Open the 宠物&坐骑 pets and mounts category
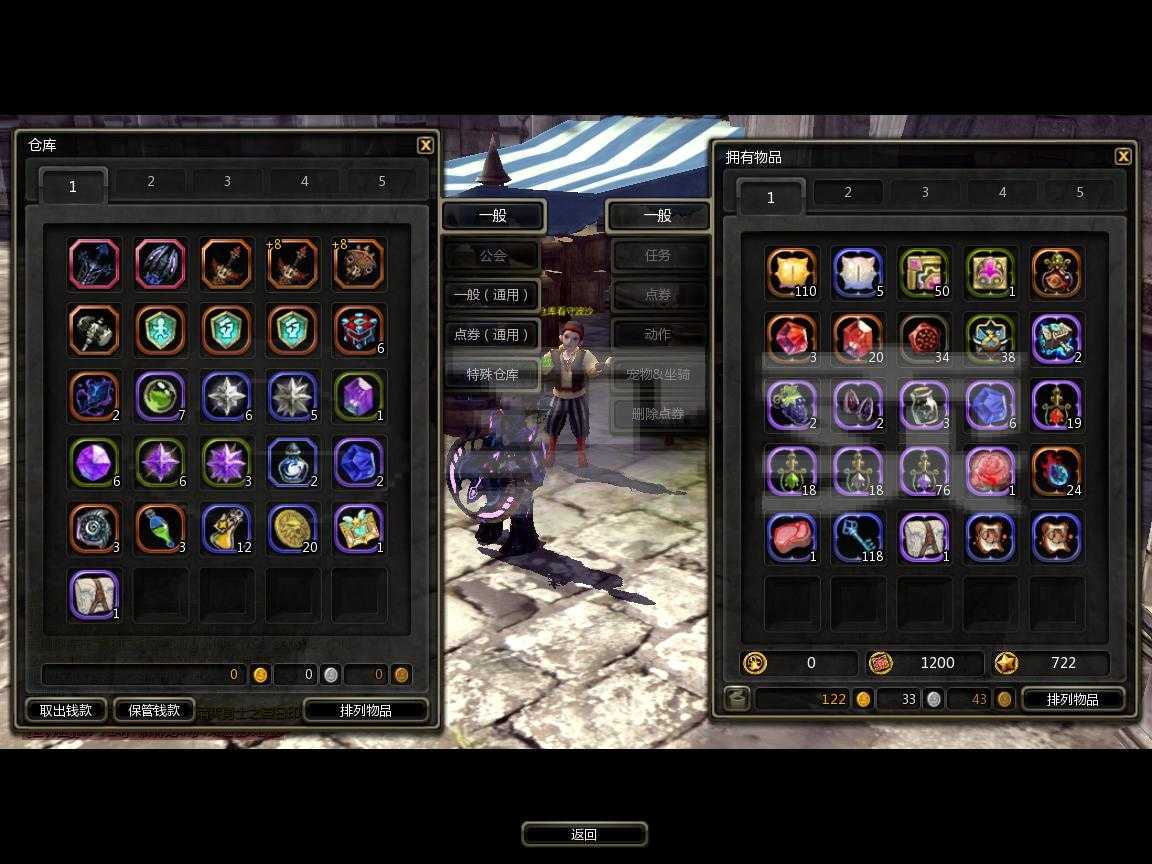The width and height of the screenshot is (1152, 864). tap(658, 375)
